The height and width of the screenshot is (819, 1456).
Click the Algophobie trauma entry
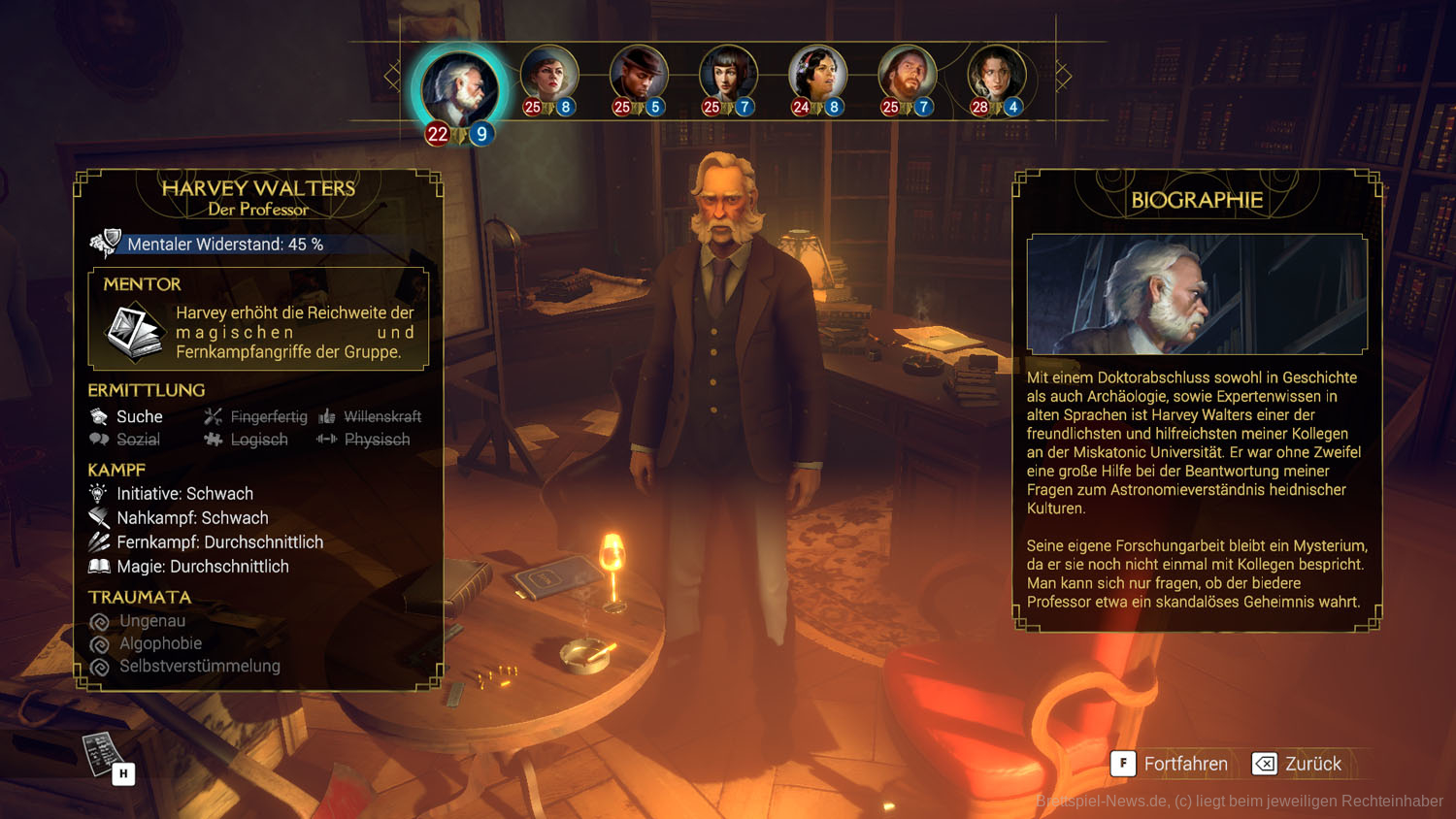160,643
